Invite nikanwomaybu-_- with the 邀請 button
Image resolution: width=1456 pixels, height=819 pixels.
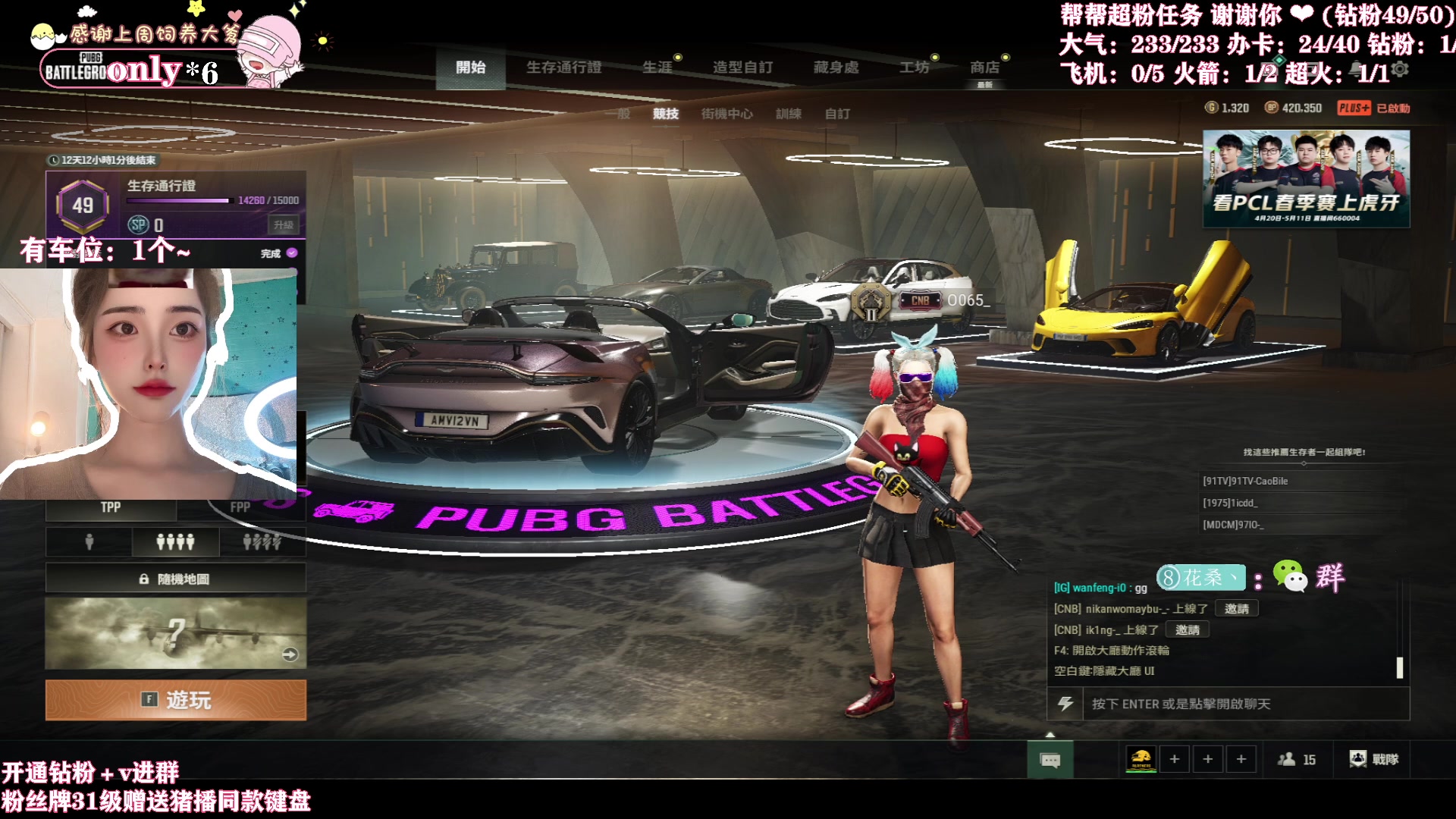1236,609
